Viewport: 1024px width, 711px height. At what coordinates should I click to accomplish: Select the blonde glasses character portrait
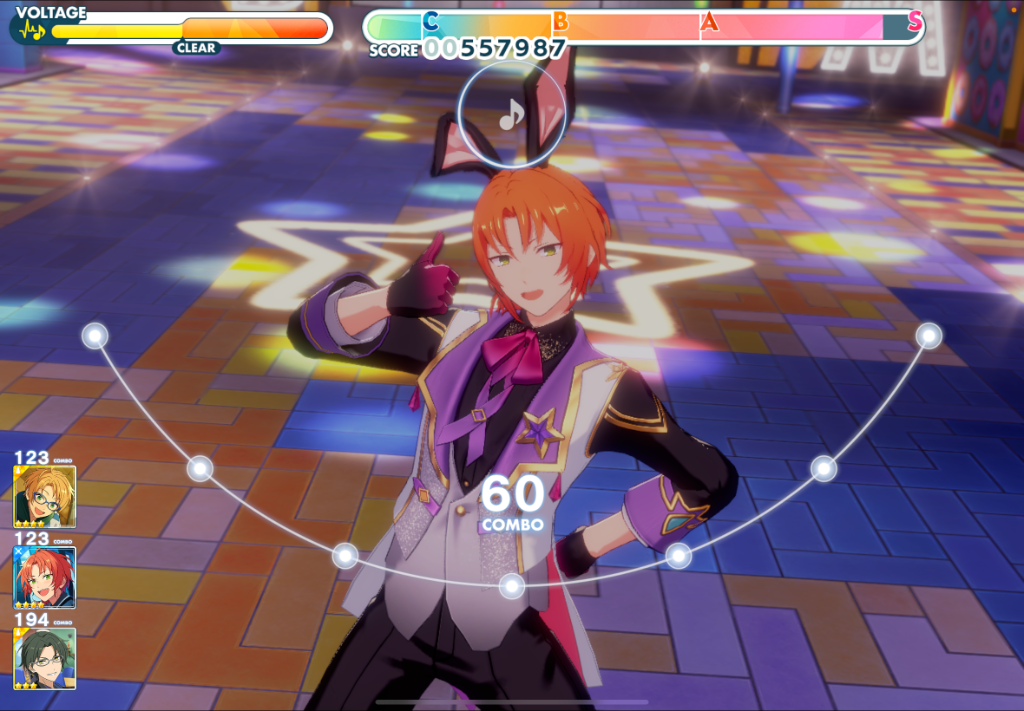coord(45,496)
